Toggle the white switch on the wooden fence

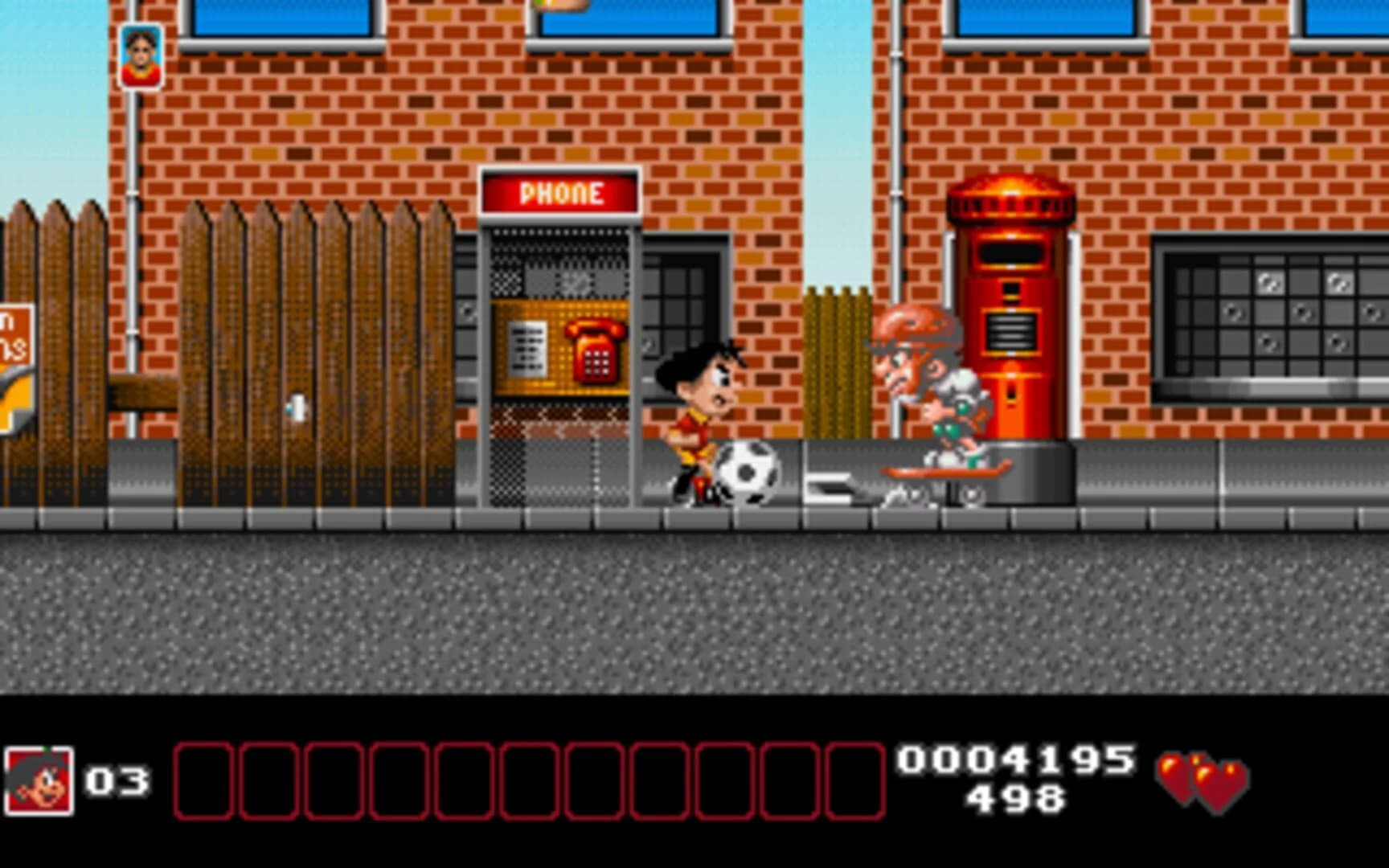[296, 408]
